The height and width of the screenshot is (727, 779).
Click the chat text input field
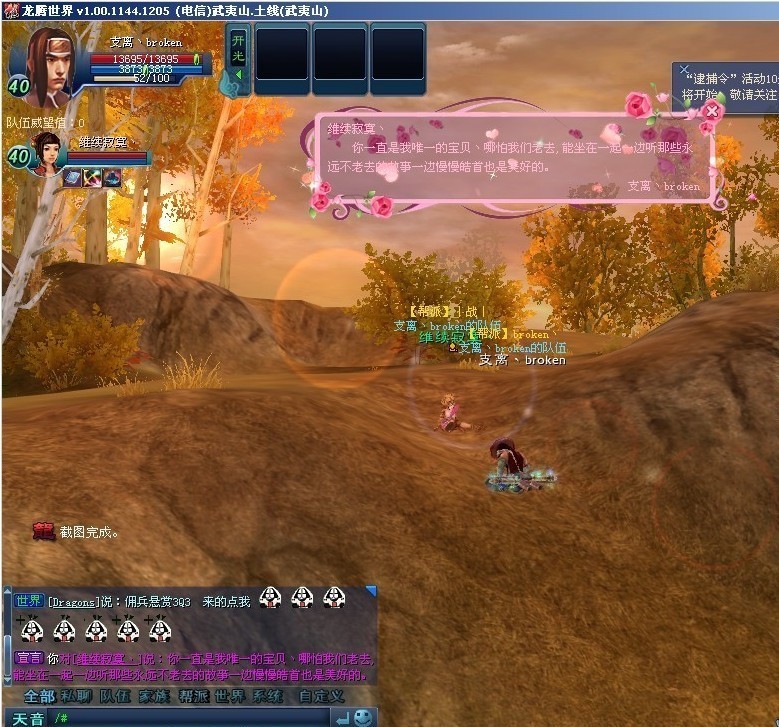click(190, 718)
